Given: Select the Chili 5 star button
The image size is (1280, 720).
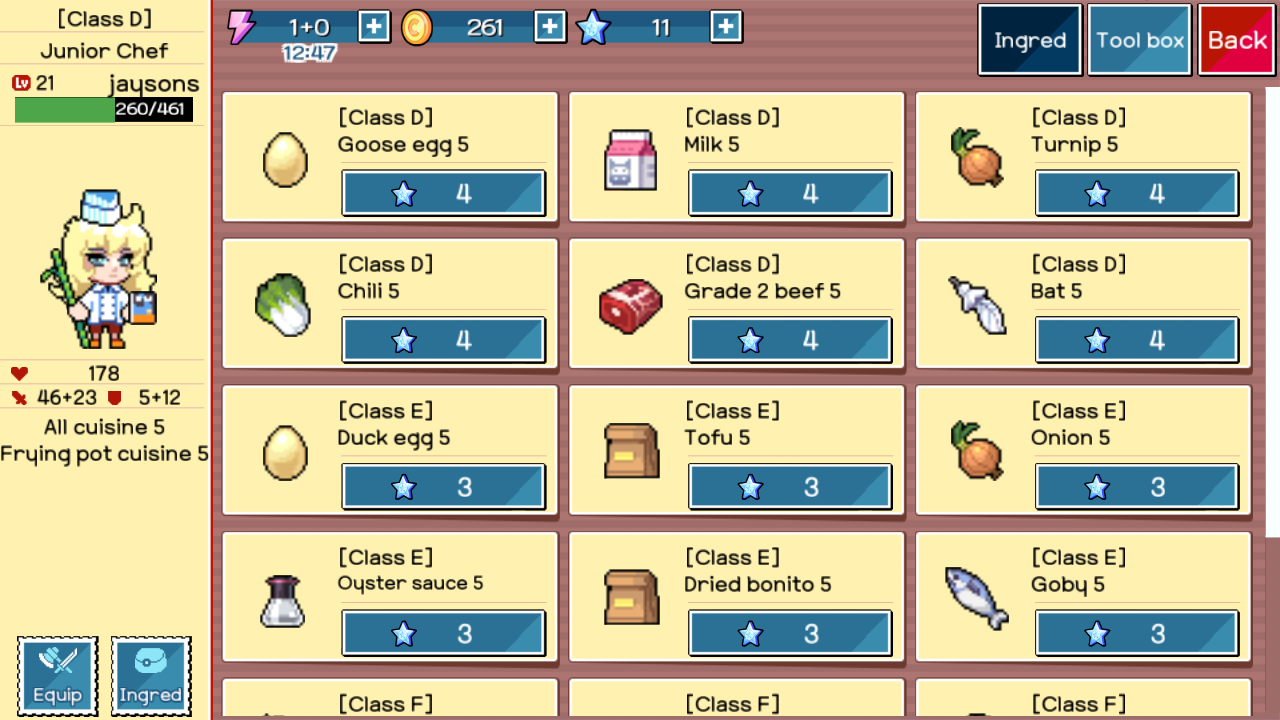Looking at the screenshot, I should click(444, 340).
